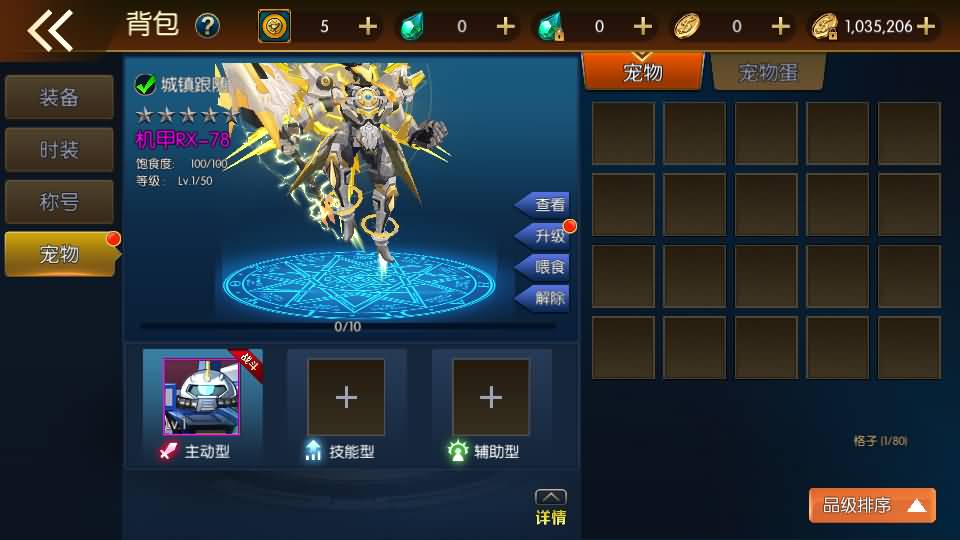Add more gold coins with plus button
Image resolution: width=960 pixels, height=540 pixels.
click(x=926, y=26)
